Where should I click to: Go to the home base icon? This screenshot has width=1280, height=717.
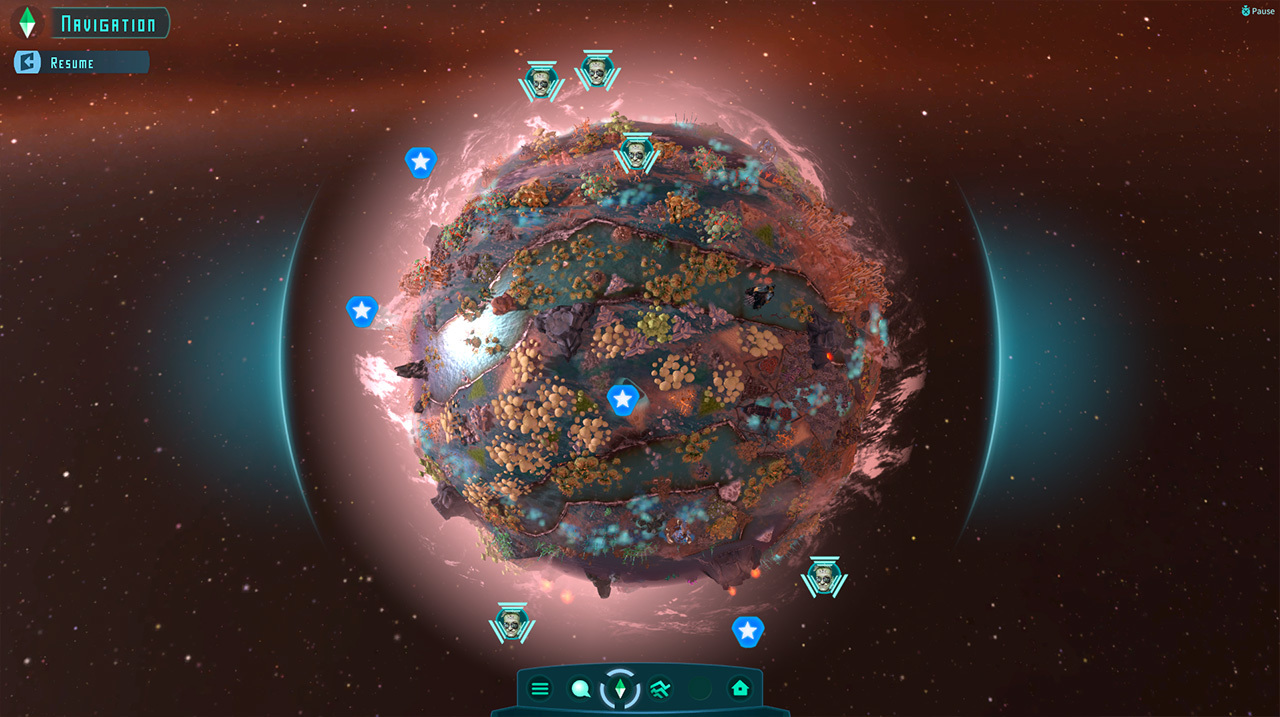pyautogui.click(x=740, y=688)
